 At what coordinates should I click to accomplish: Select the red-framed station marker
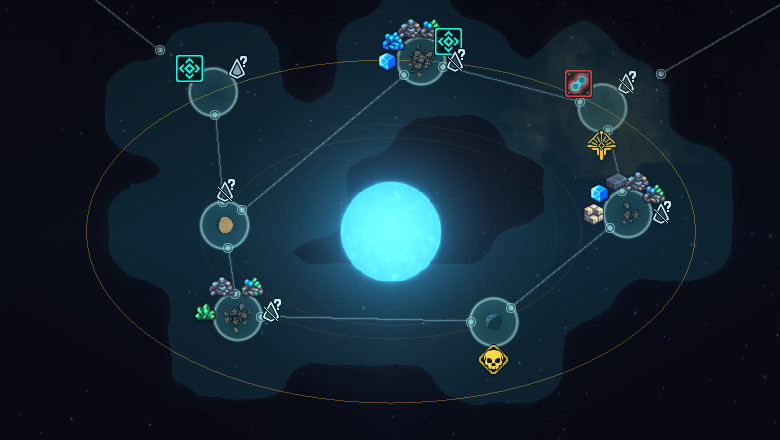click(x=578, y=84)
